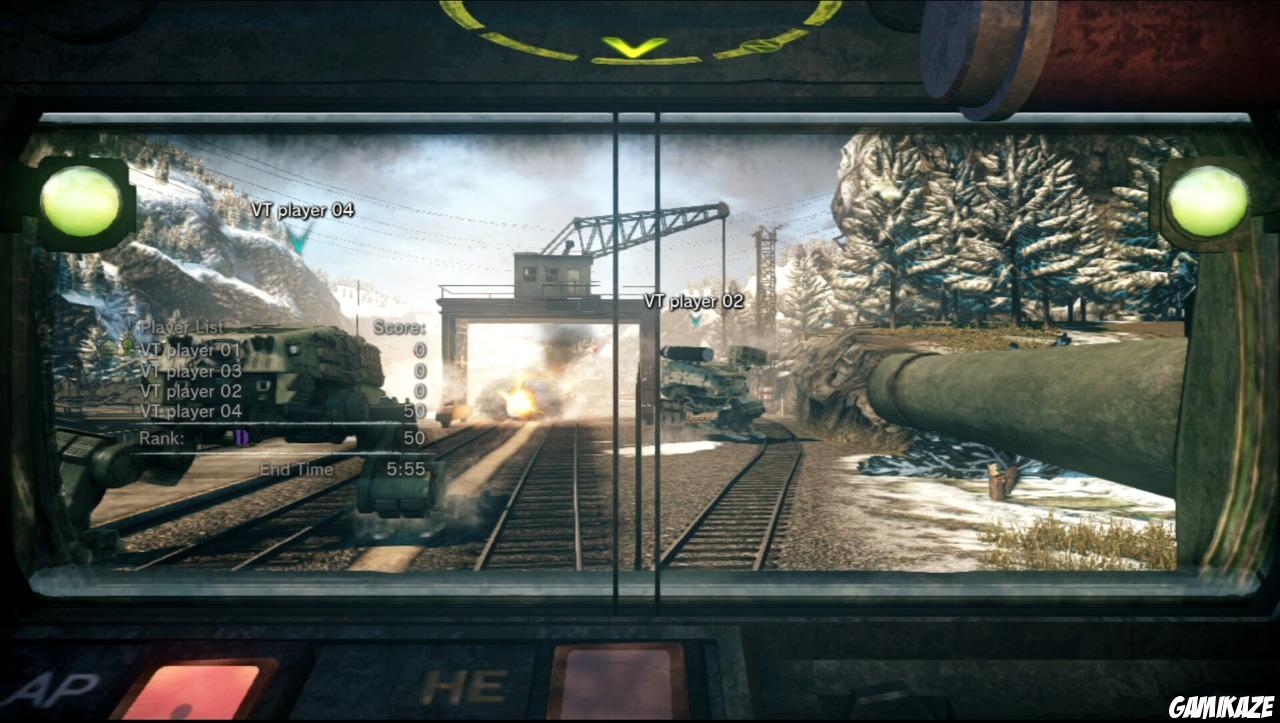Image resolution: width=1280 pixels, height=723 pixels.
Task: Open the Player List header menu
Action: point(183,326)
